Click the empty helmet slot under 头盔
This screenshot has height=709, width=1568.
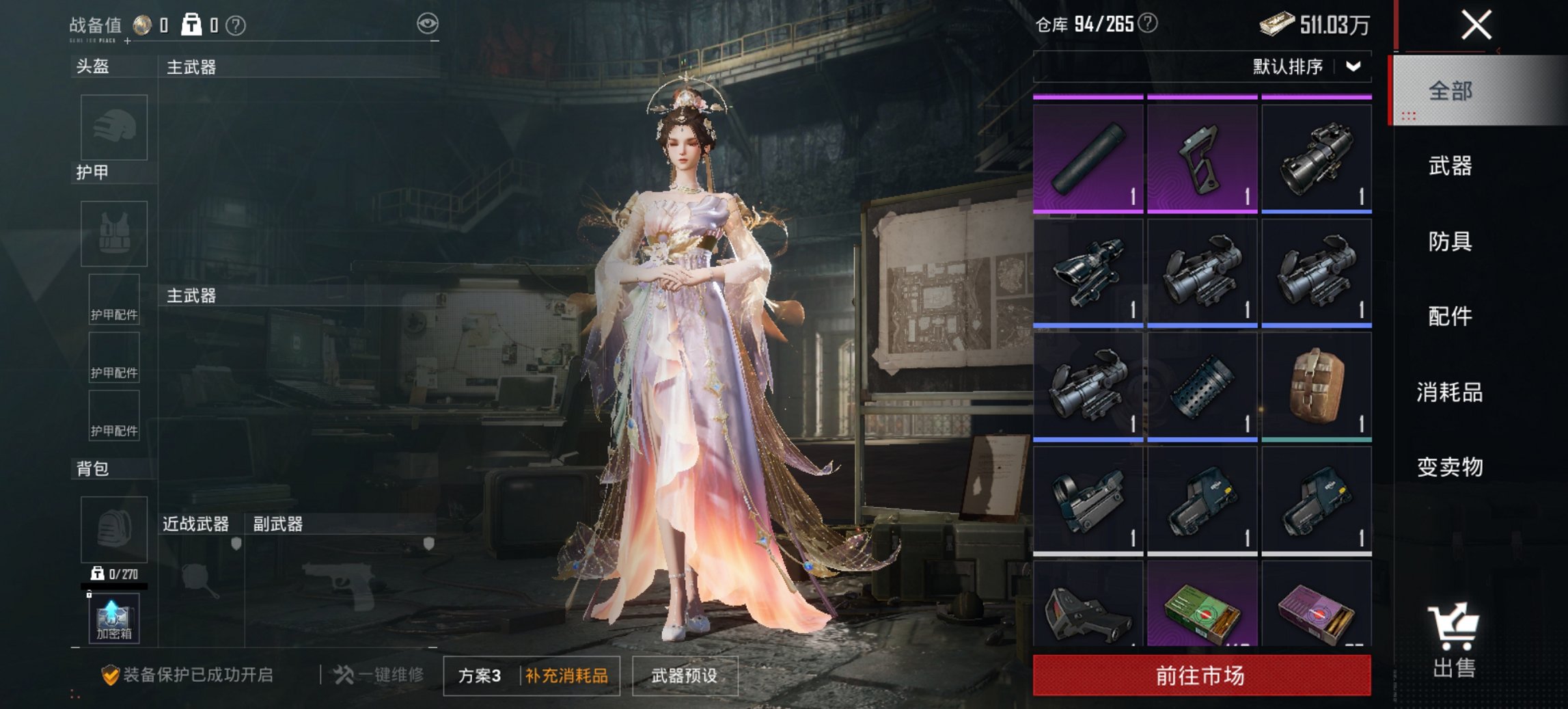[x=113, y=128]
